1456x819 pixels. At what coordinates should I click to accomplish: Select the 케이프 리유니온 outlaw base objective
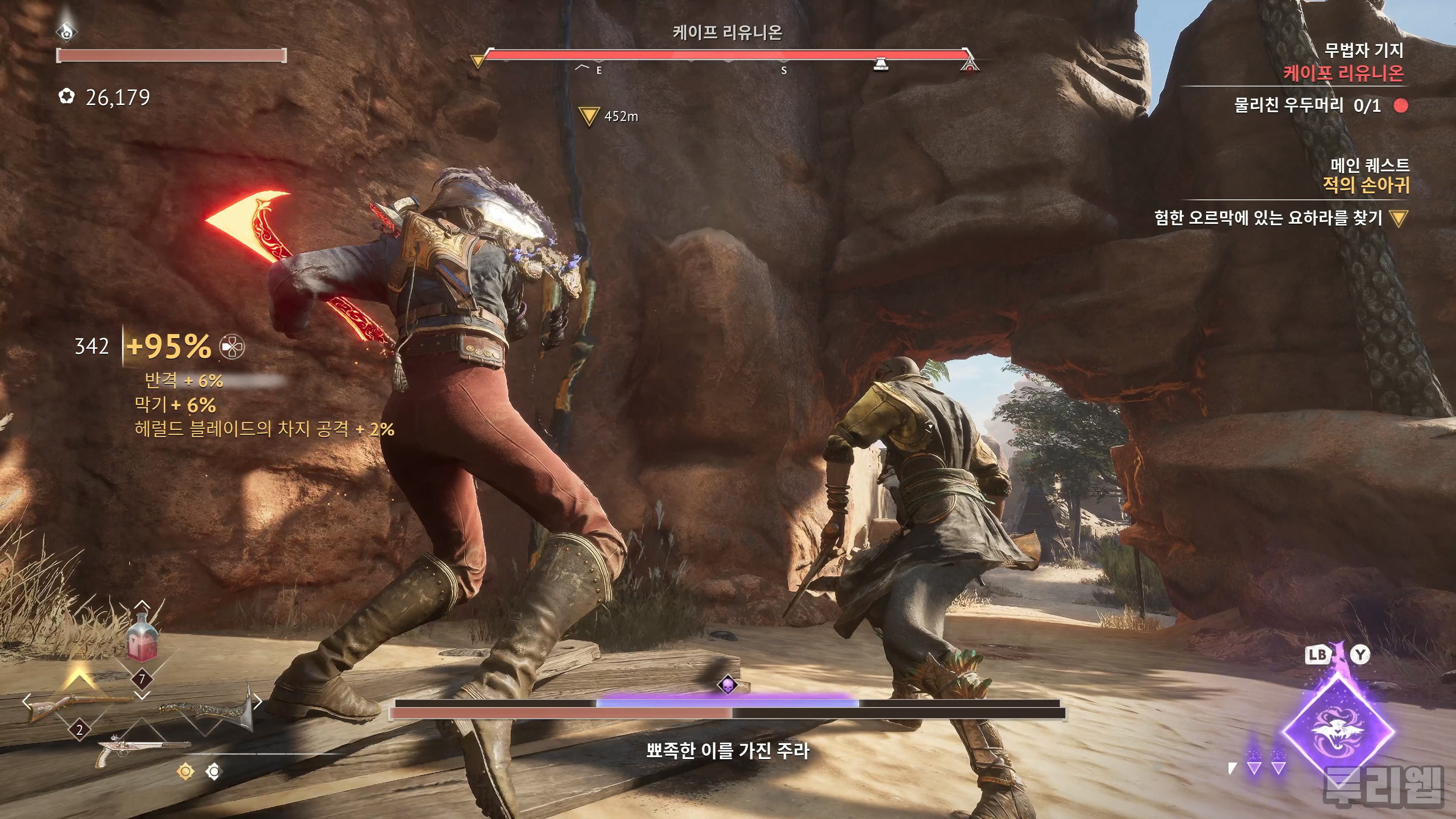pos(1343,73)
